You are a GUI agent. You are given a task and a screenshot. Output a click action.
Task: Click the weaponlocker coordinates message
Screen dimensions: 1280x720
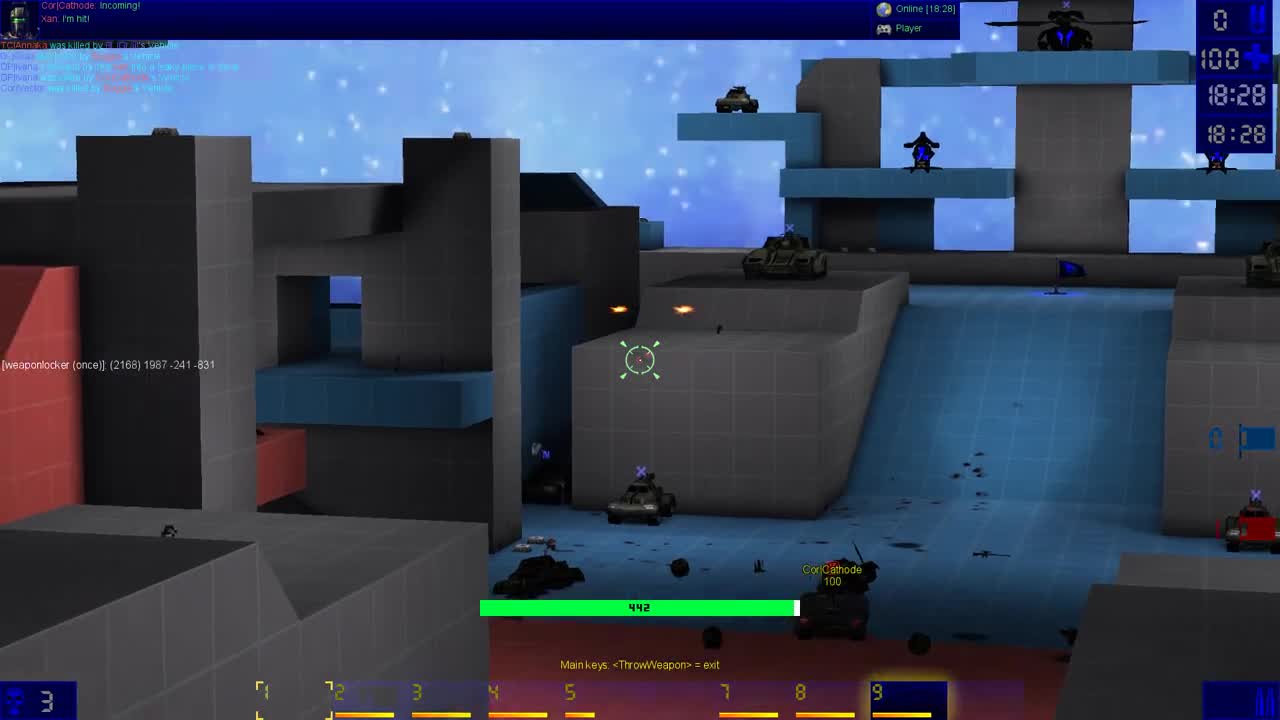(x=108, y=365)
